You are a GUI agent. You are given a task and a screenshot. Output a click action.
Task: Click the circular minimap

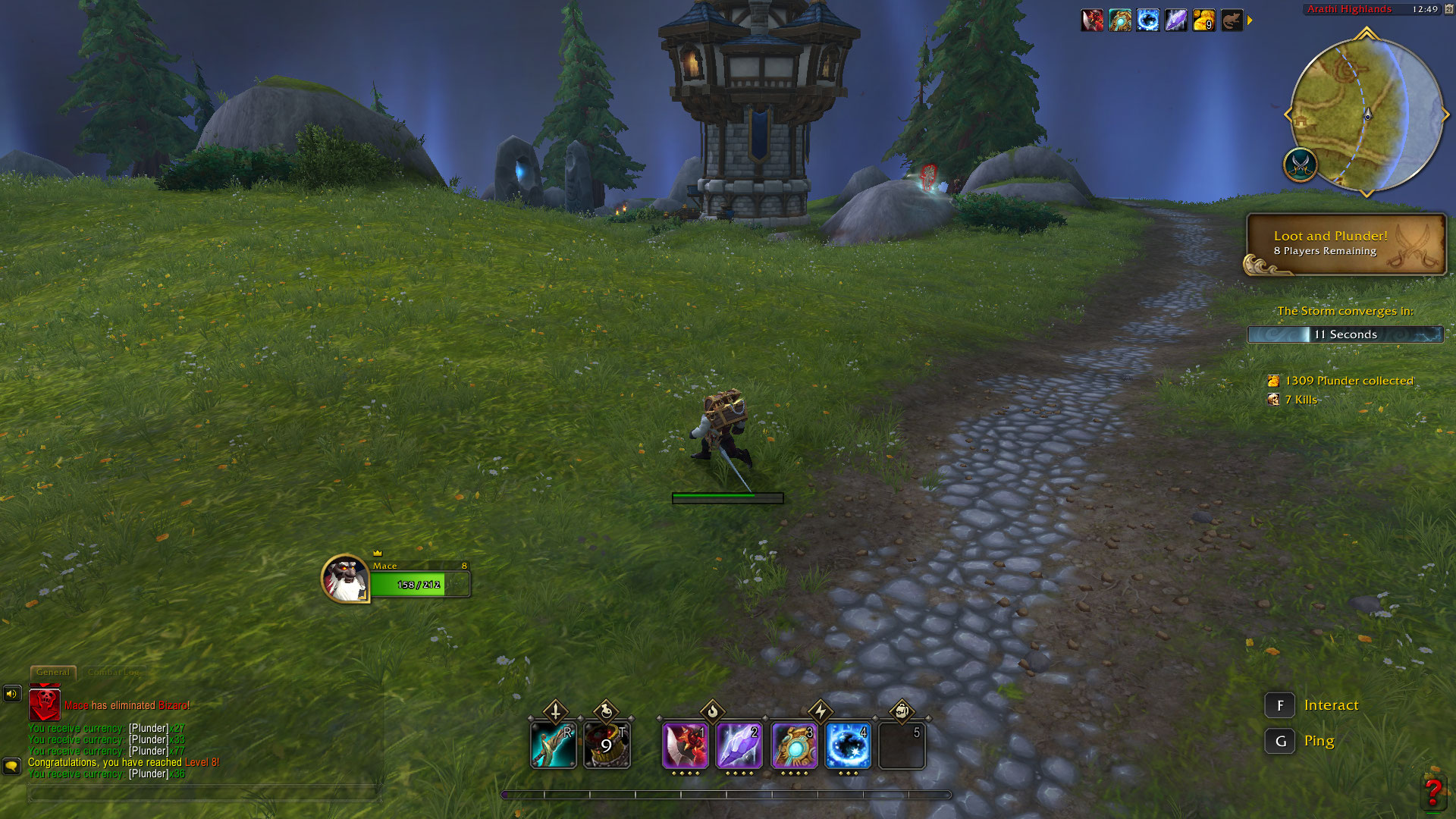1367,115
